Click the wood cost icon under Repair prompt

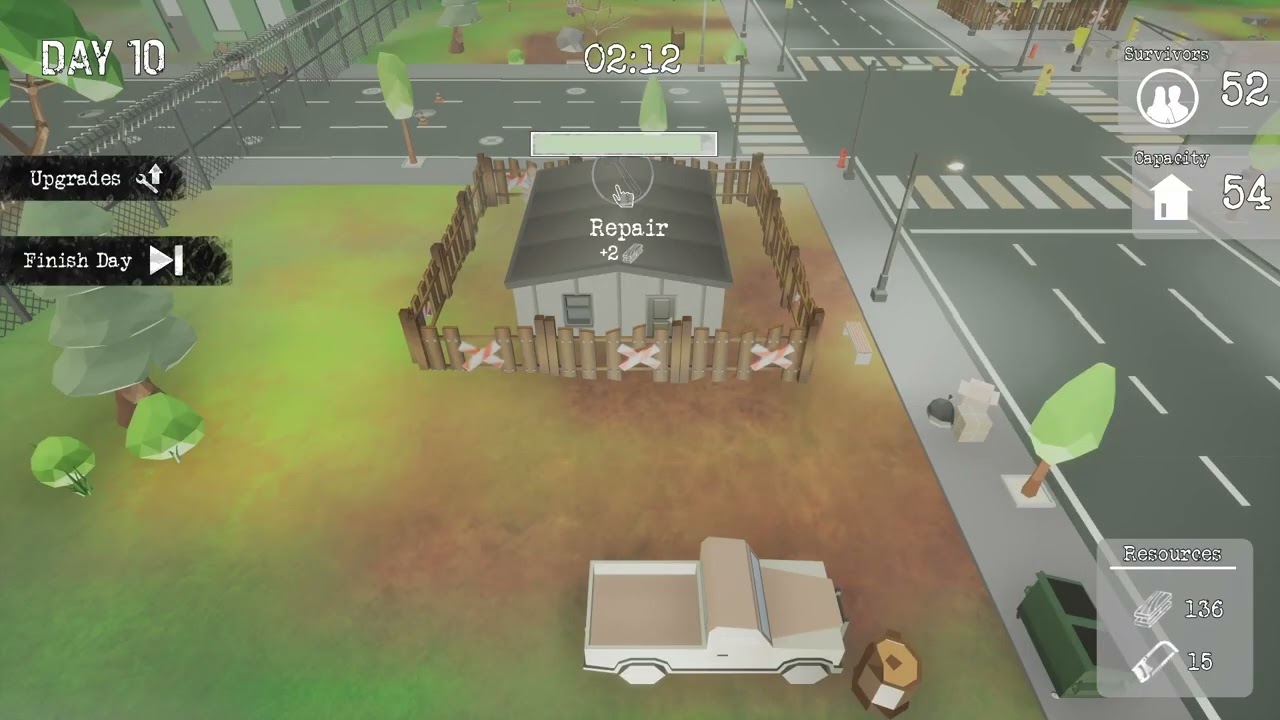(631, 254)
